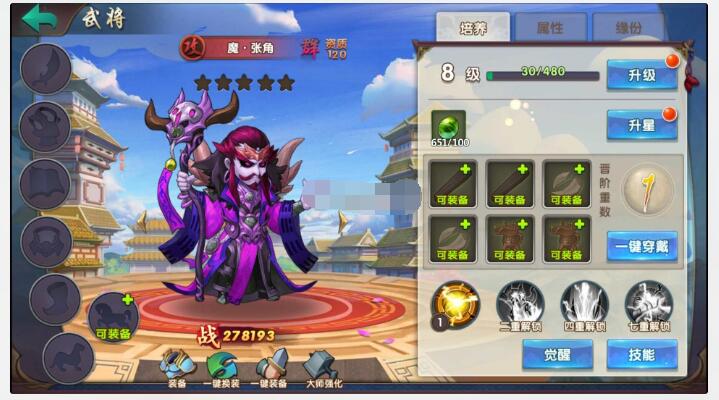Activate the 一键换装 green icon

pos(222,367)
